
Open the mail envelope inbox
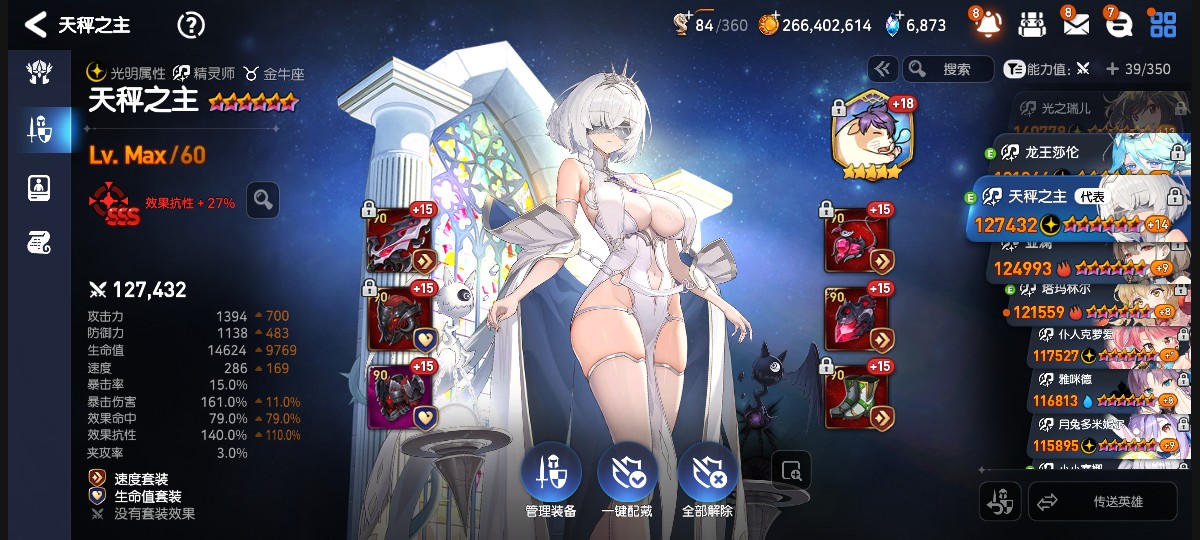1075,25
